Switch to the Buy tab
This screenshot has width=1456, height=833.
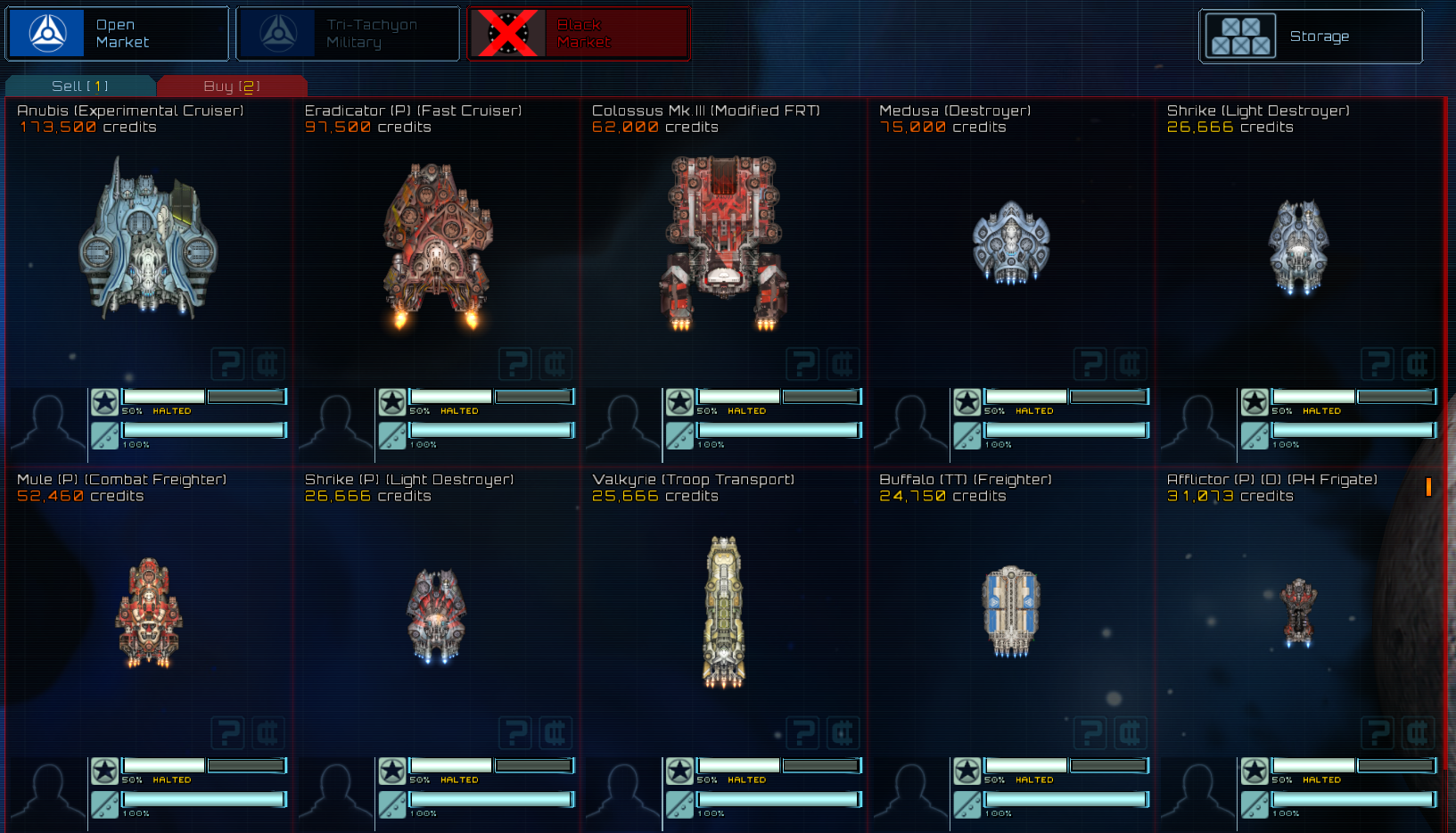click(x=232, y=87)
